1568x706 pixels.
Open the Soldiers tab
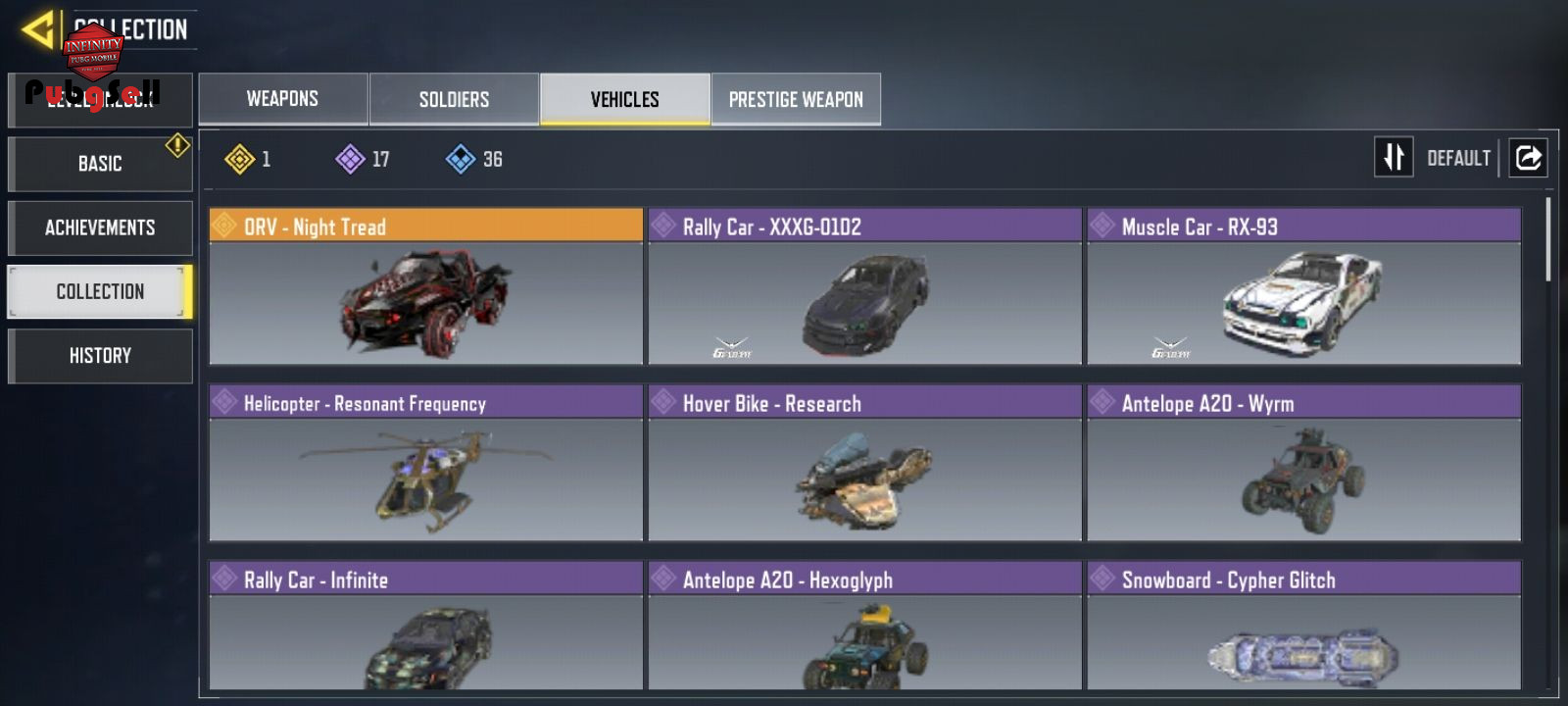454,99
